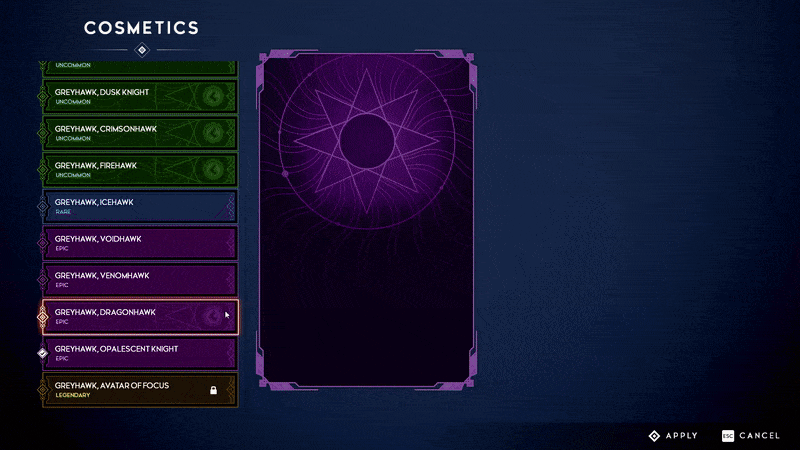The height and width of the screenshot is (450, 800).
Task: Choose the locked Greyhawk, Avatar of Focus
Action: point(139,389)
